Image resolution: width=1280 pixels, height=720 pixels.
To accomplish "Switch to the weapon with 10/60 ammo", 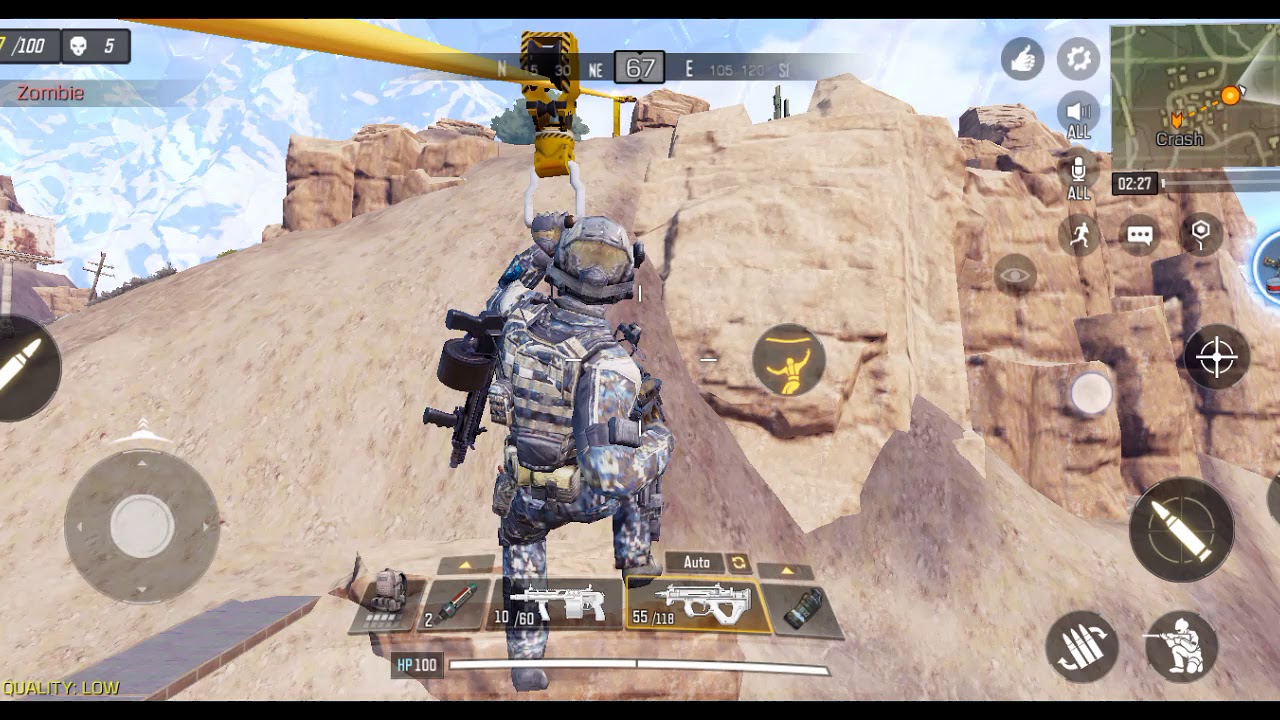I will click(x=556, y=605).
